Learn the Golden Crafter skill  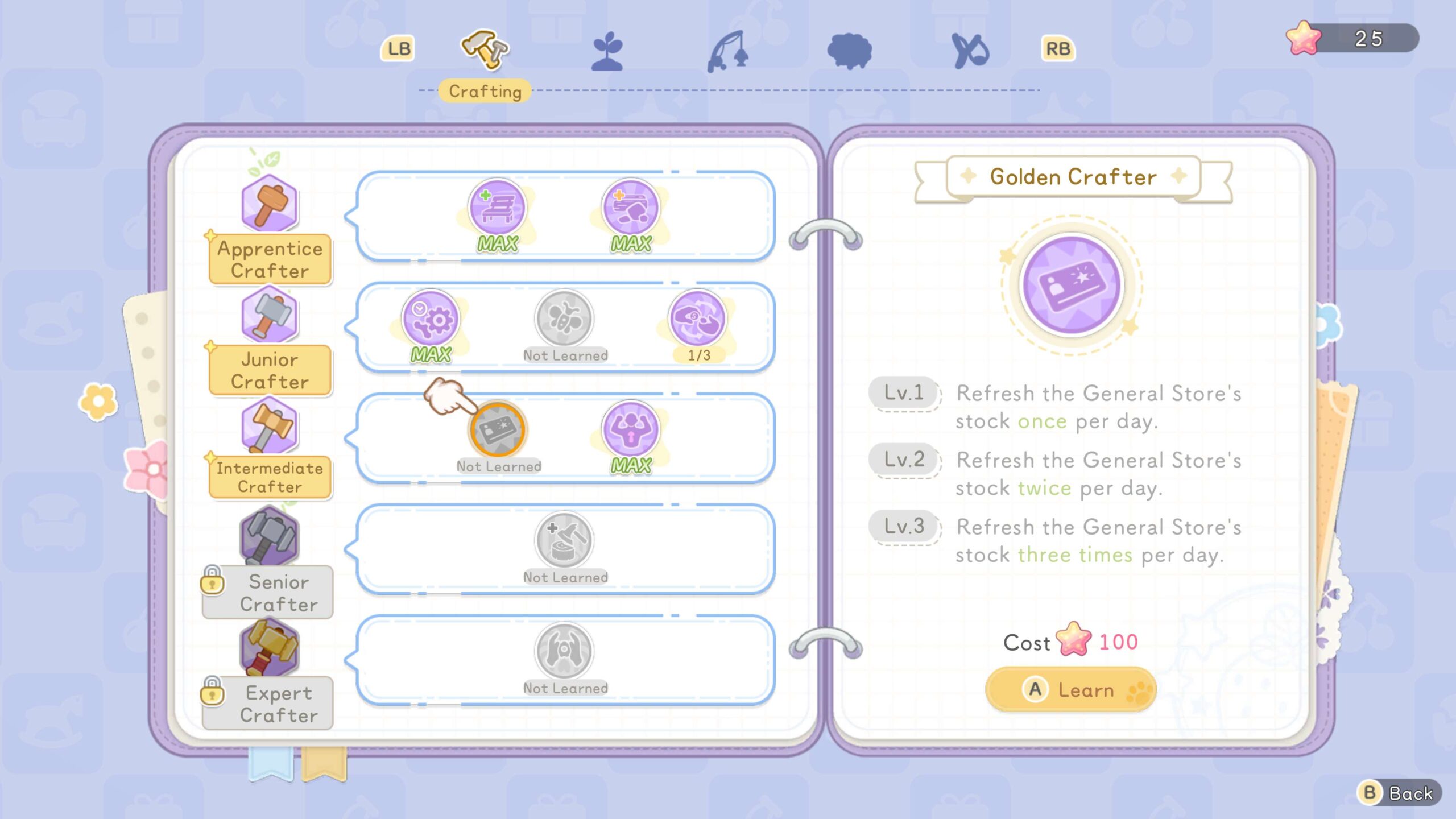1070,690
